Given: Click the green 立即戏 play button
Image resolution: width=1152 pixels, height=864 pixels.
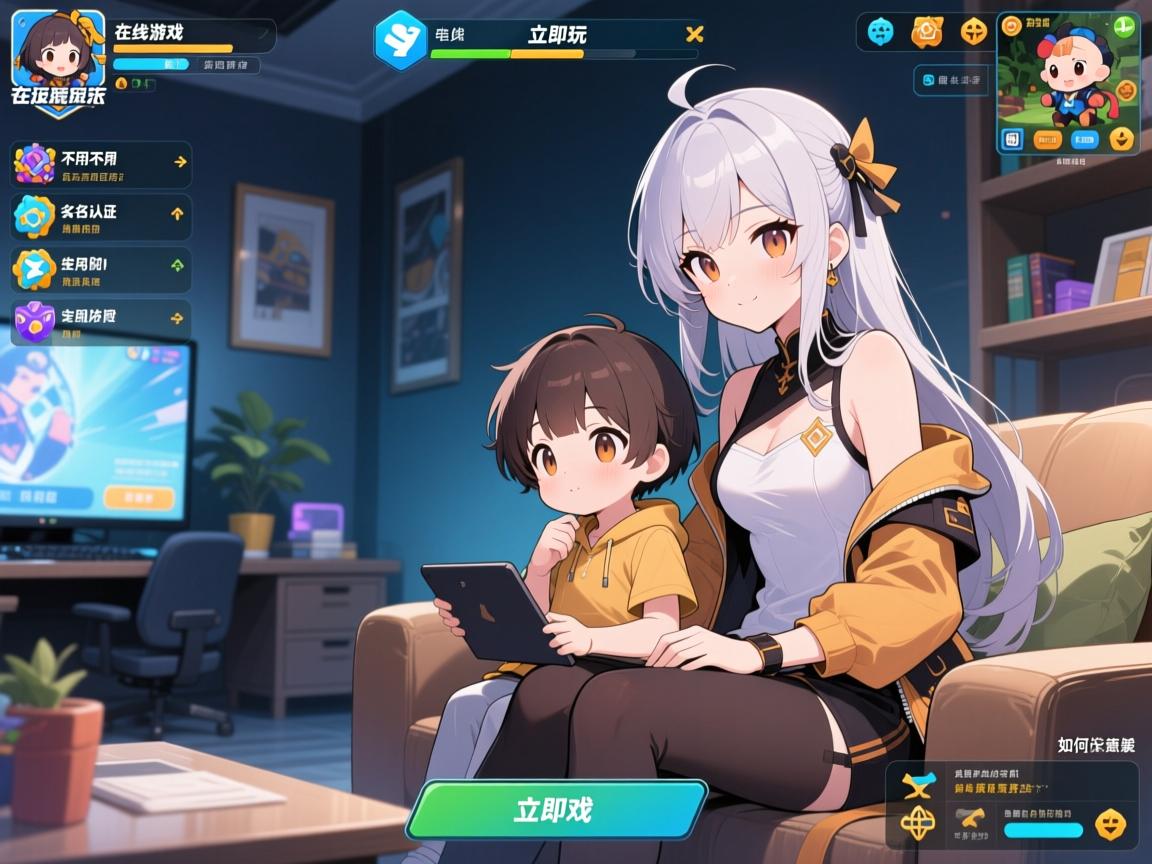Looking at the screenshot, I should [x=556, y=809].
